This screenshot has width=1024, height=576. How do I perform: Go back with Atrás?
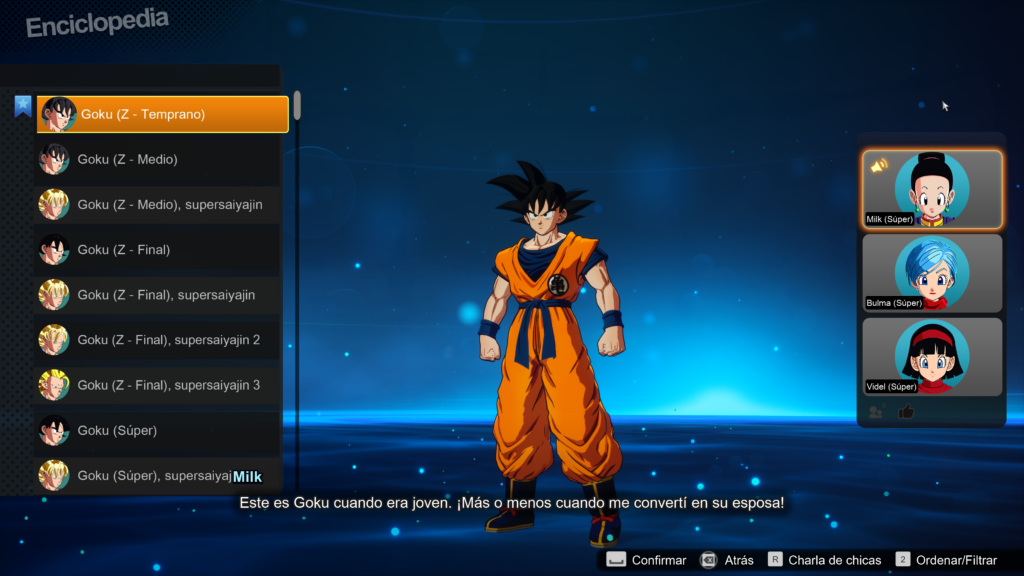pyautogui.click(x=726, y=560)
